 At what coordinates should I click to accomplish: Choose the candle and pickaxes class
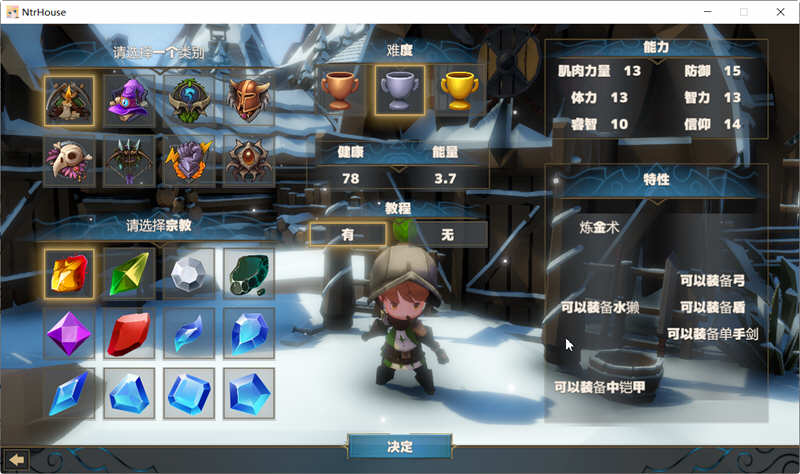(x=69, y=101)
